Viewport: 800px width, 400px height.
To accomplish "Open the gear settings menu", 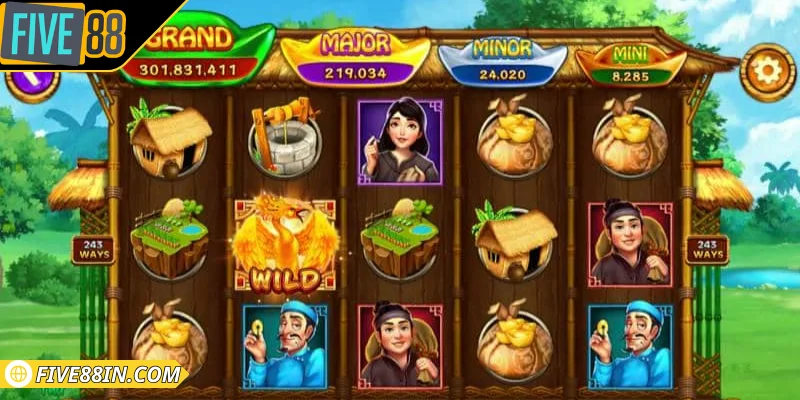I will point(767,73).
